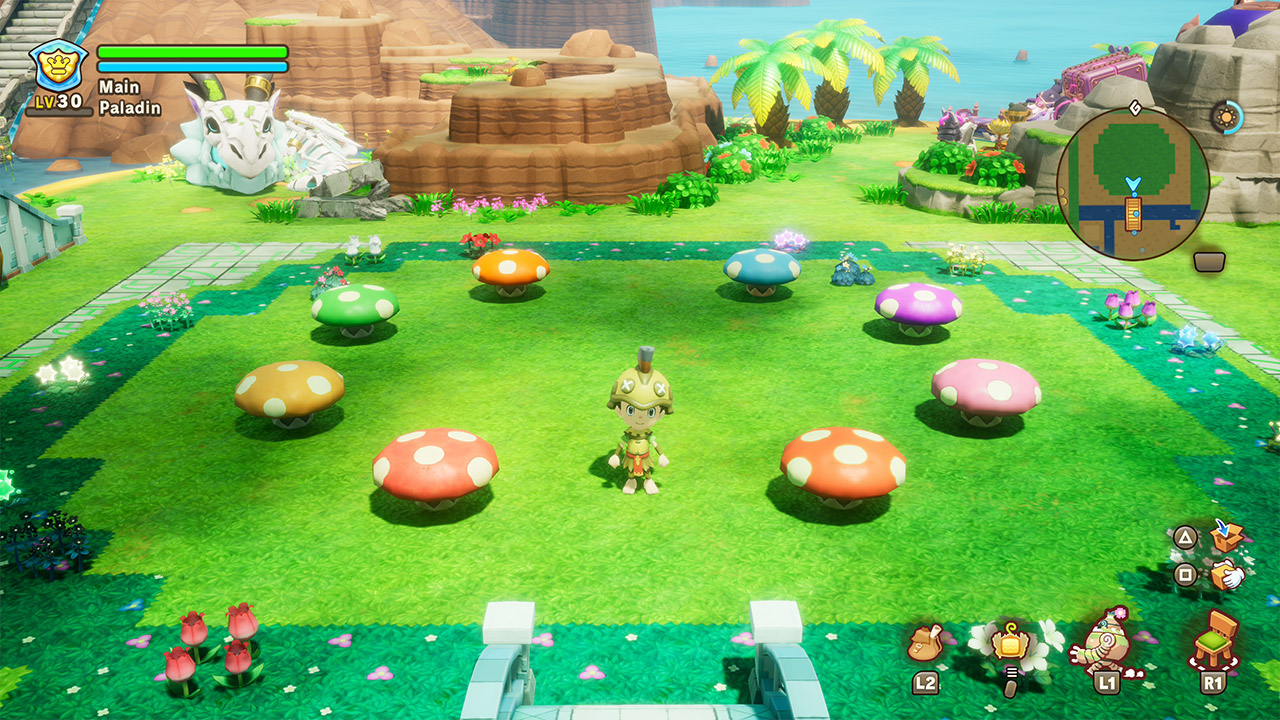Choose the wooden chair furniture icon

pyautogui.click(x=1214, y=640)
